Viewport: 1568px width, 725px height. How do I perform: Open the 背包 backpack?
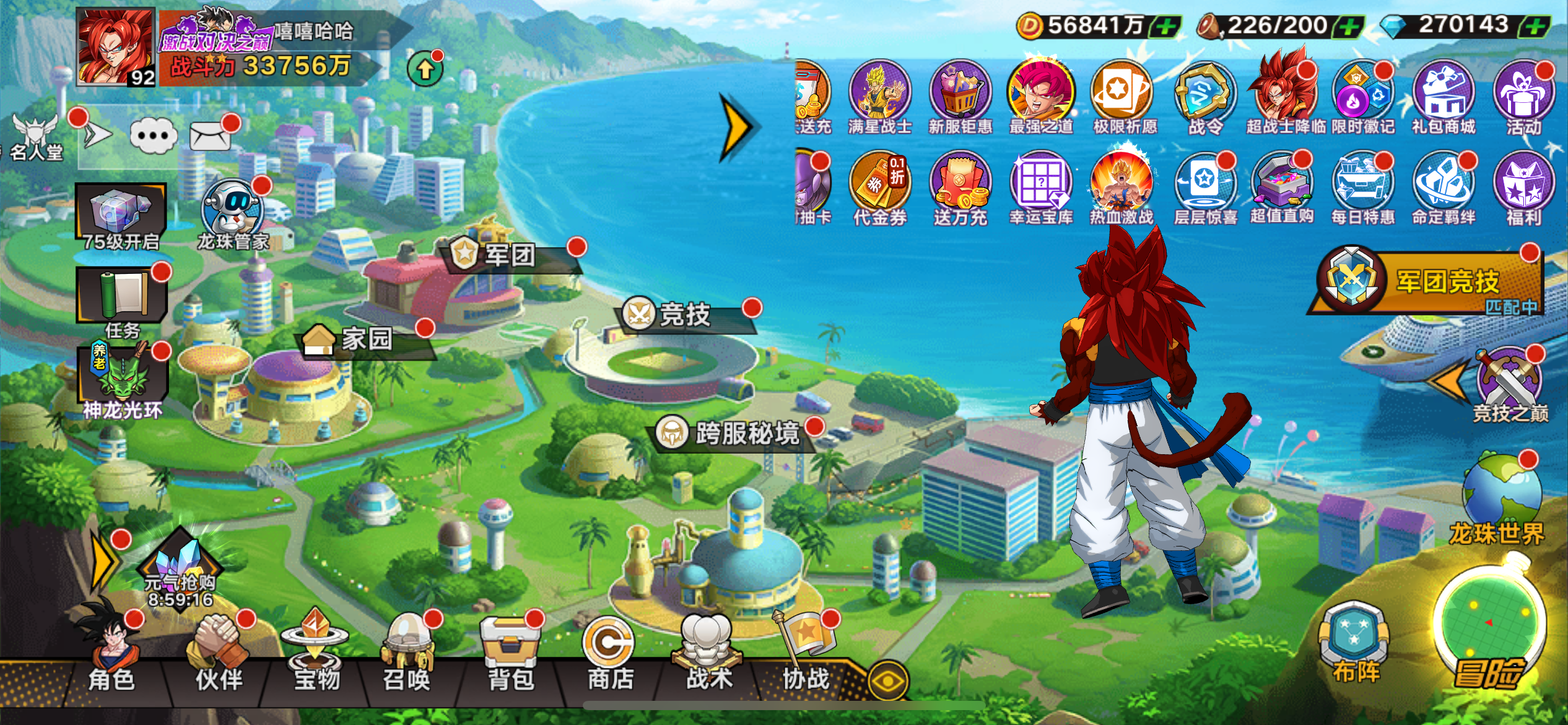coord(511,652)
